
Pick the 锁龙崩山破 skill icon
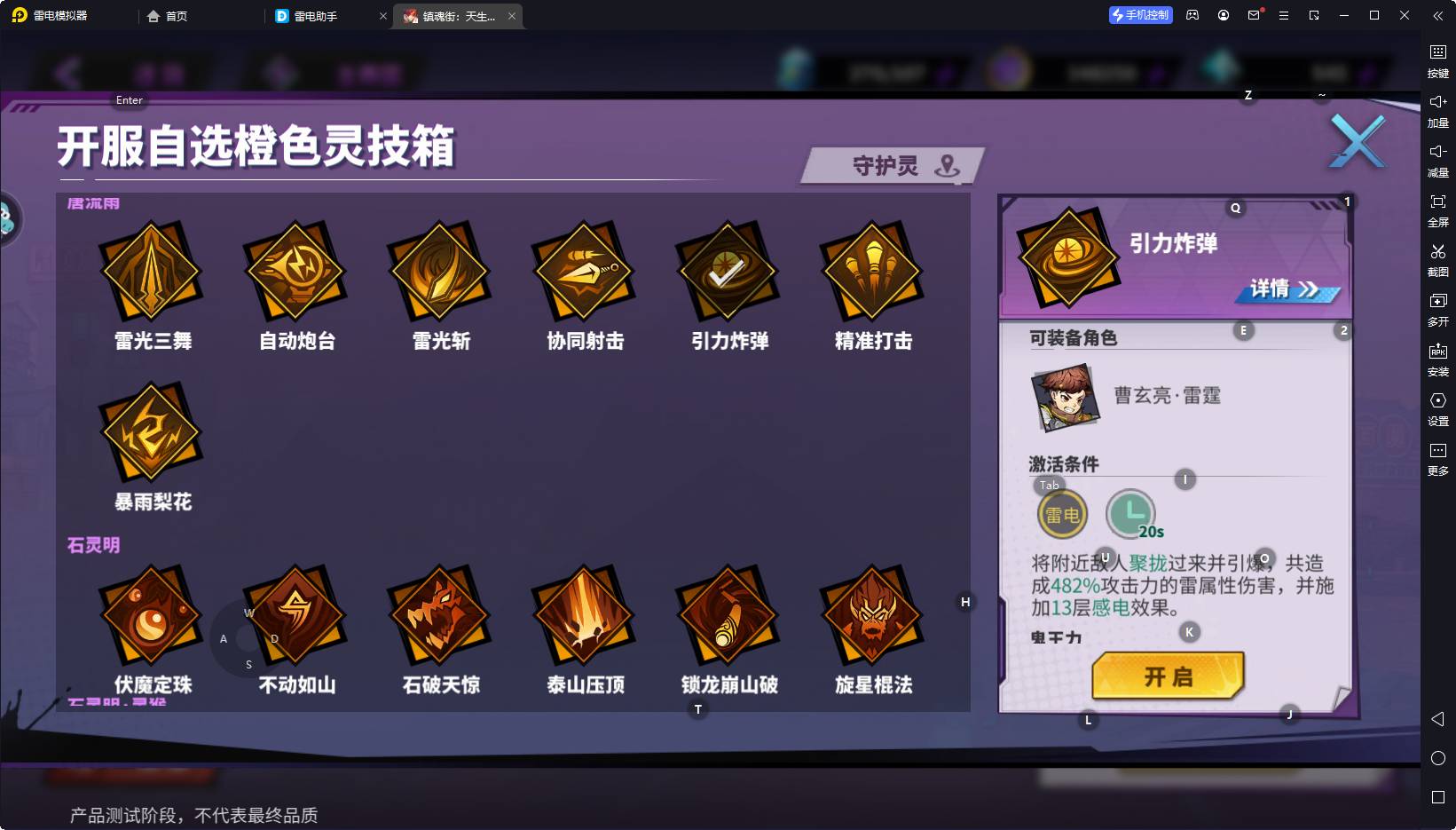(728, 615)
